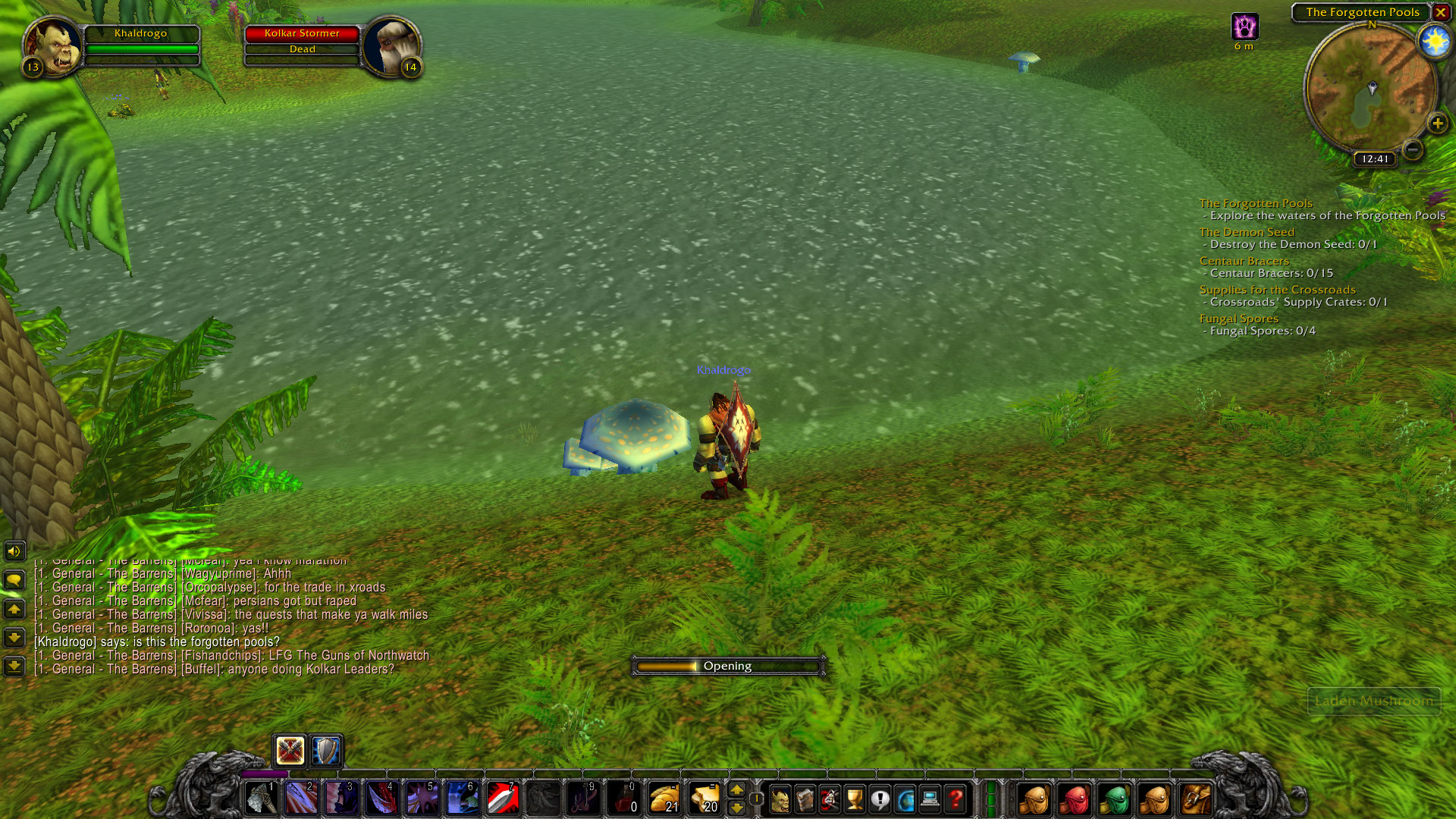Open the red bag slot
Viewport: 1456px width, 819px height.
coord(1075,799)
